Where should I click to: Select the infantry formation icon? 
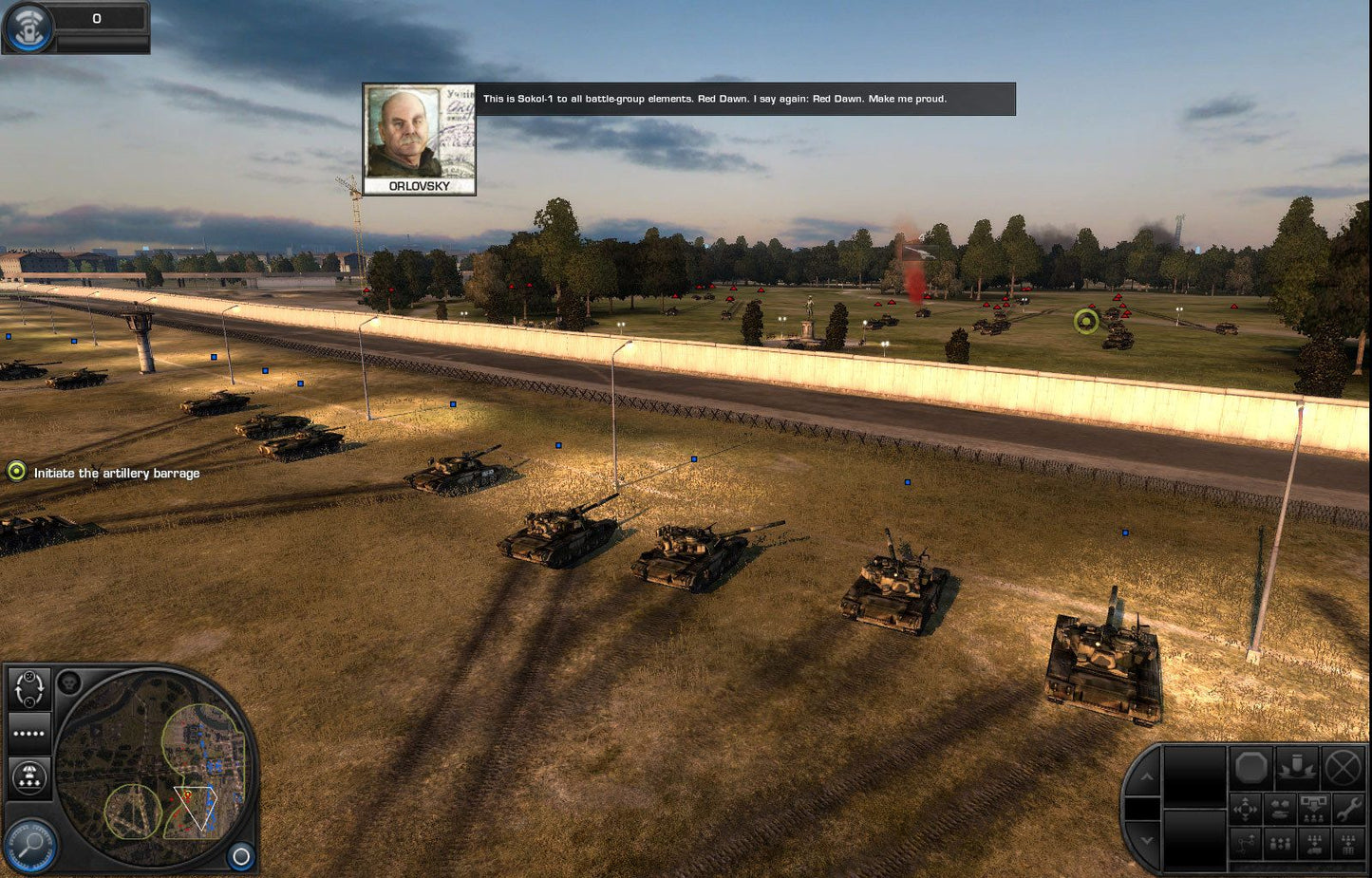1279,844
